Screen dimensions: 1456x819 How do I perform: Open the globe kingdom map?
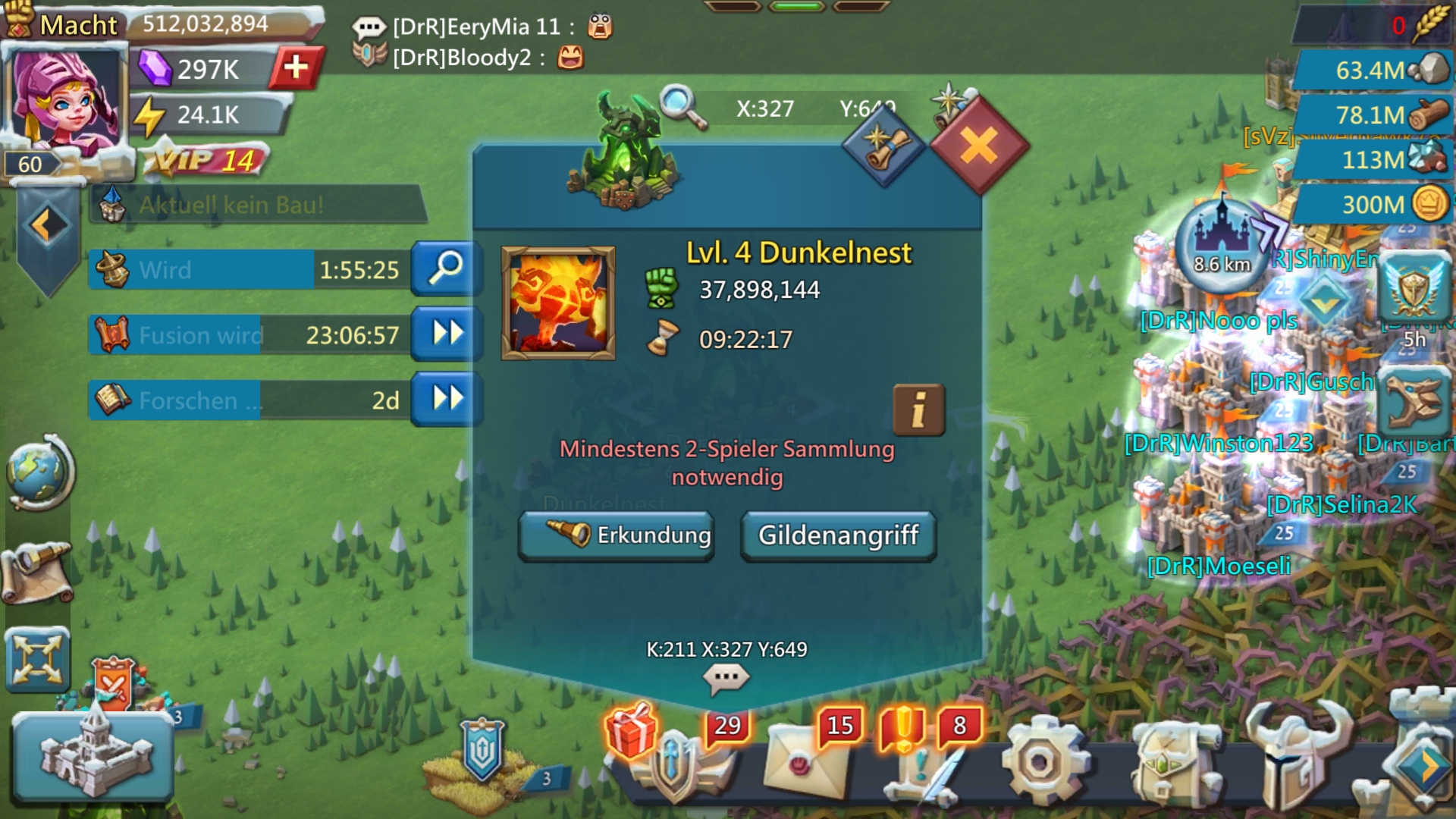pos(38,472)
